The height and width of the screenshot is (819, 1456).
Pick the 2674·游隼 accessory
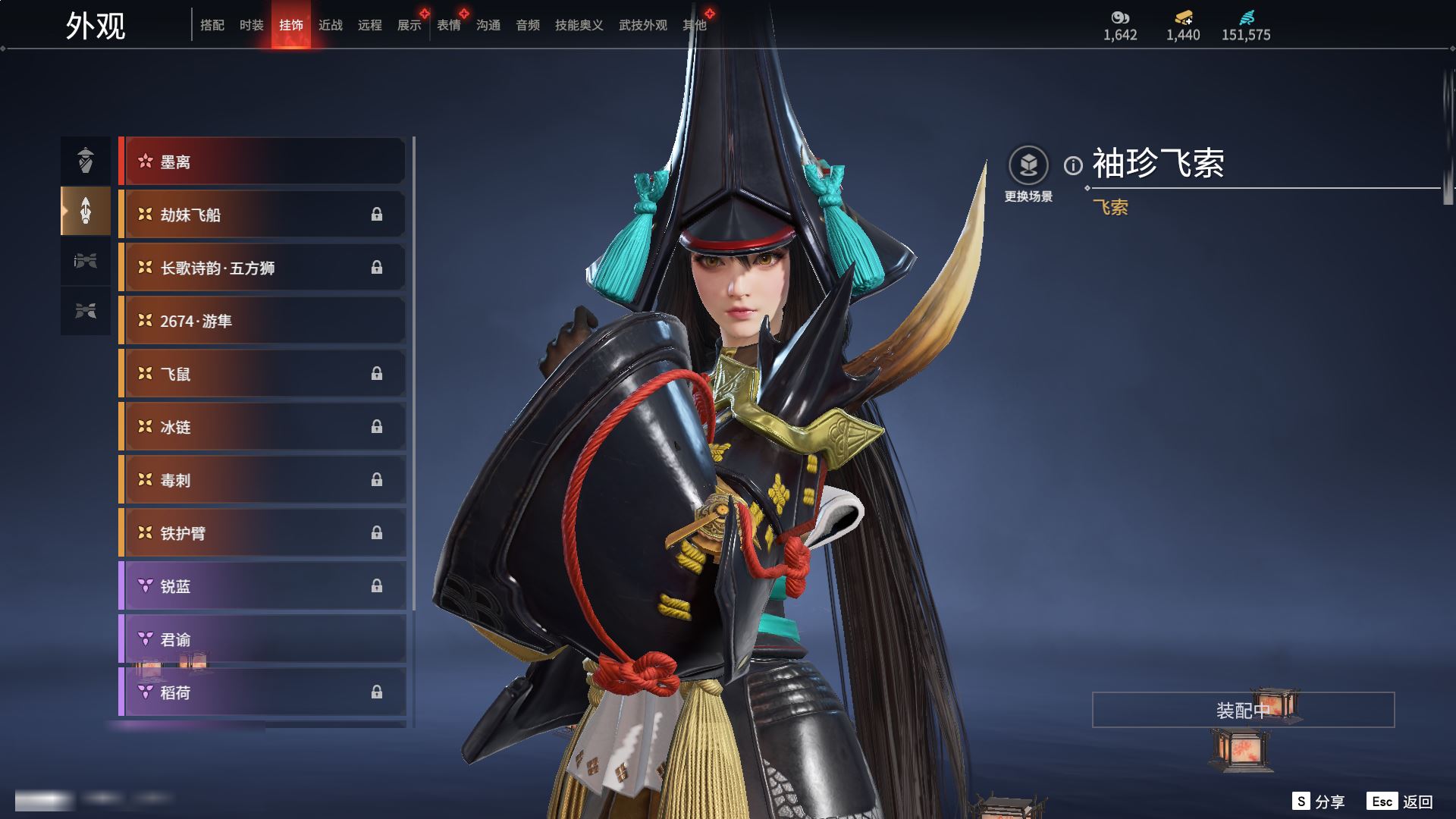pyautogui.click(x=262, y=321)
